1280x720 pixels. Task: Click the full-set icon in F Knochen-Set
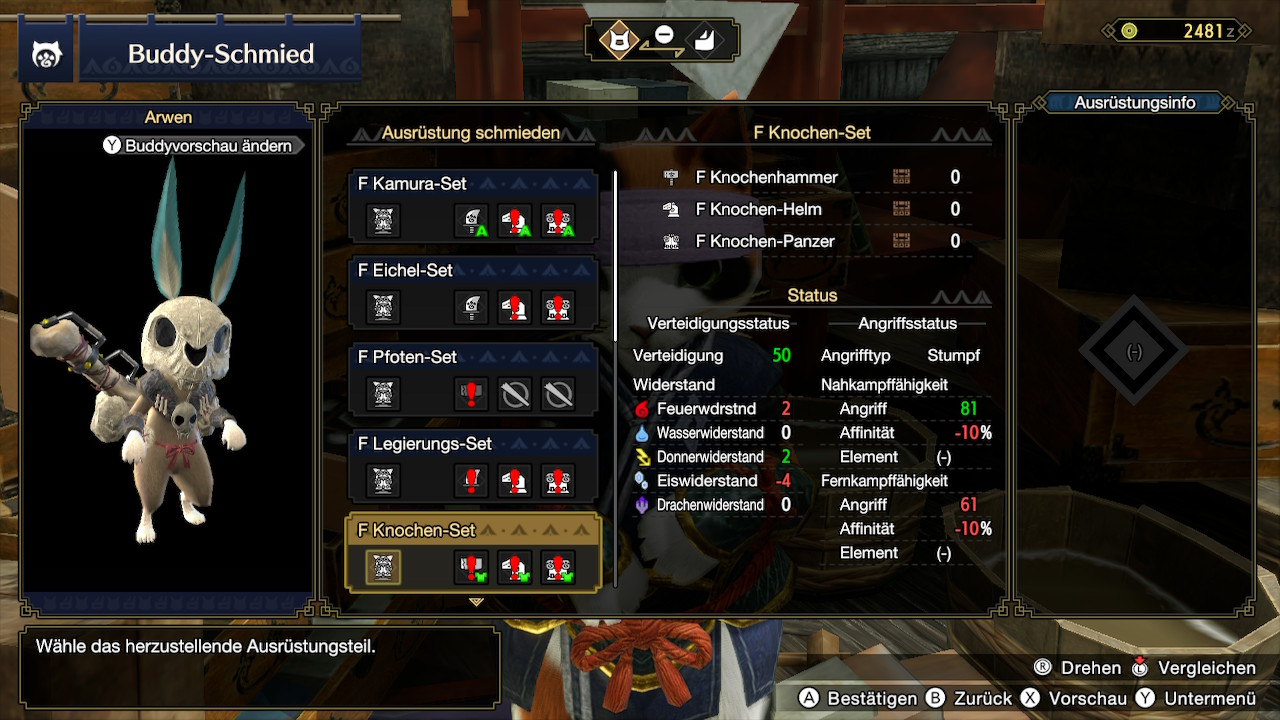382,567
